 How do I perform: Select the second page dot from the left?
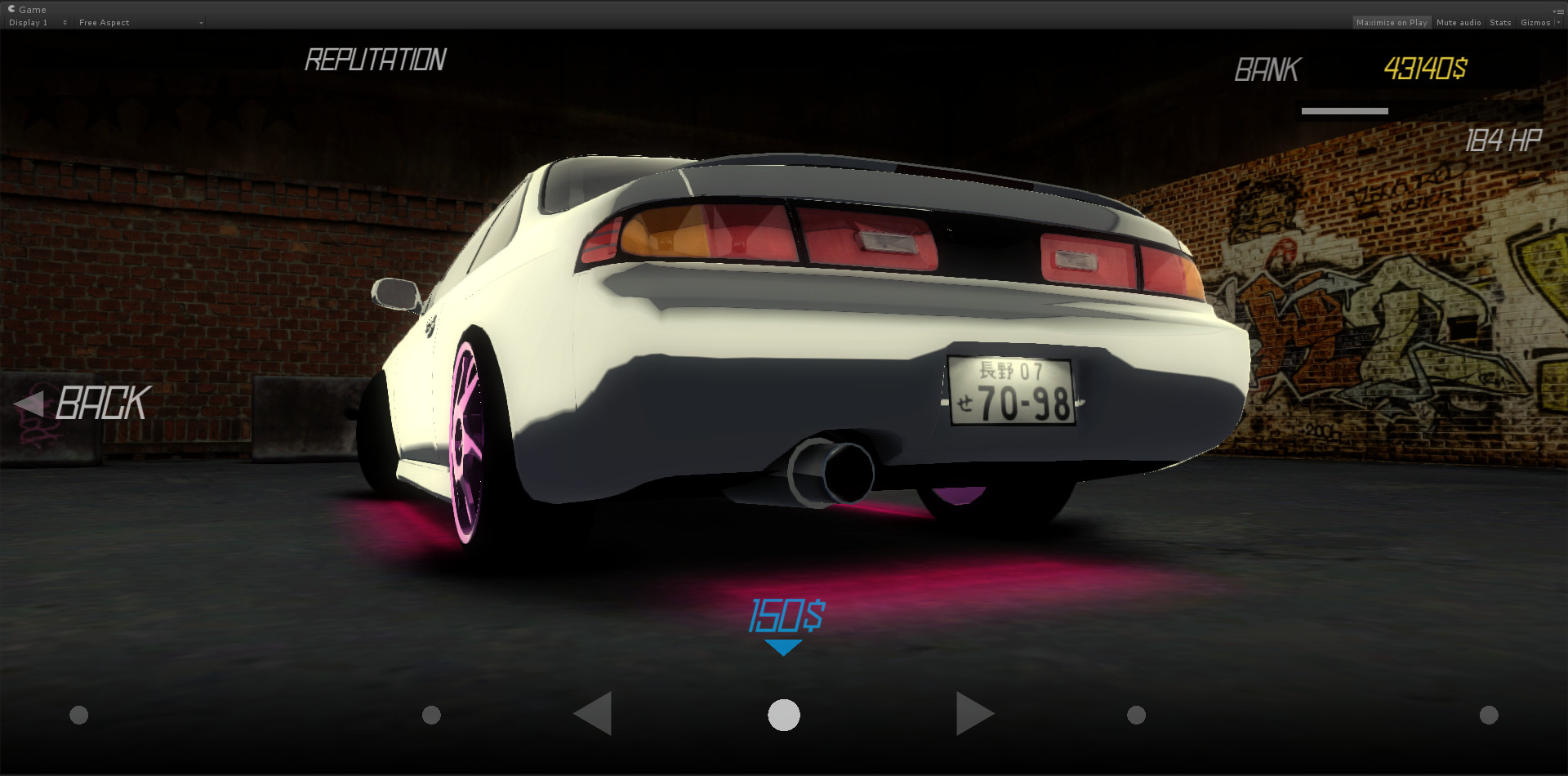(x=430, y=714)
